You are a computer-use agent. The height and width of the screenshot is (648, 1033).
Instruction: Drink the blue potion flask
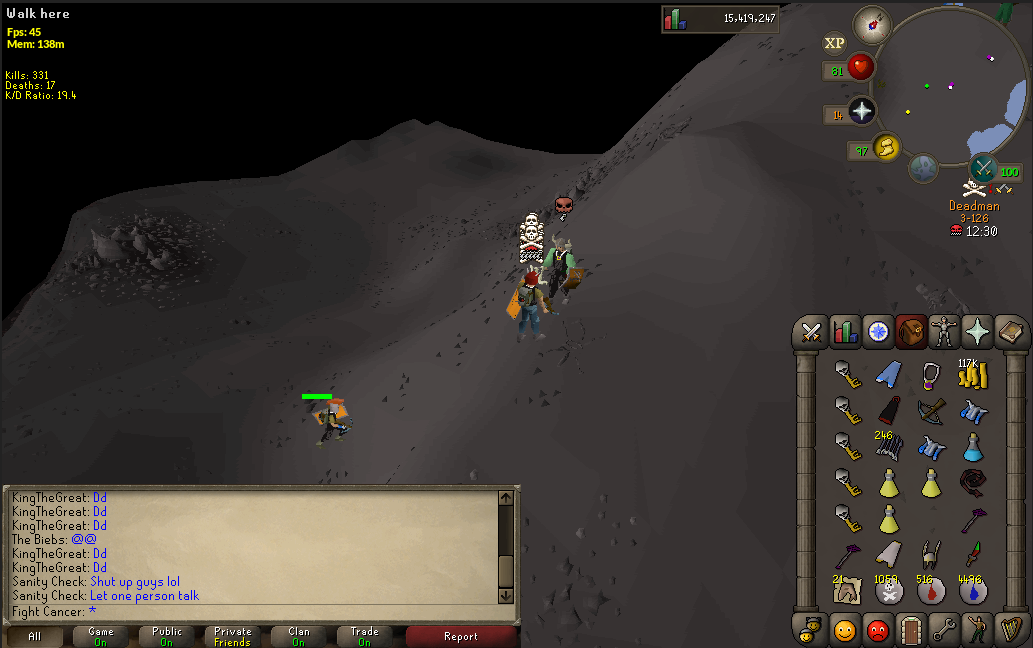click(973, 447)
